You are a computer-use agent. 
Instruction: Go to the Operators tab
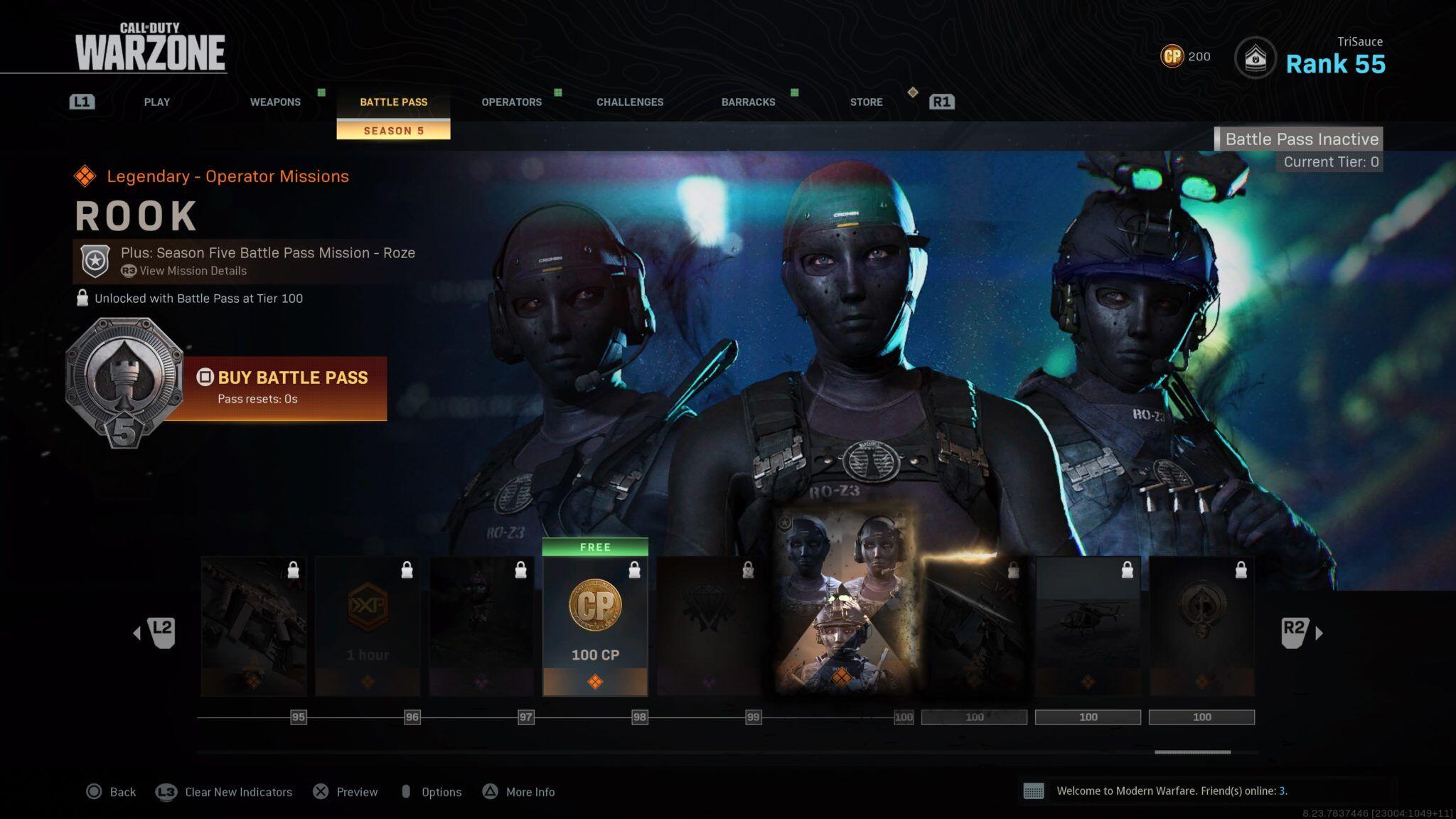tap(511, 102)
